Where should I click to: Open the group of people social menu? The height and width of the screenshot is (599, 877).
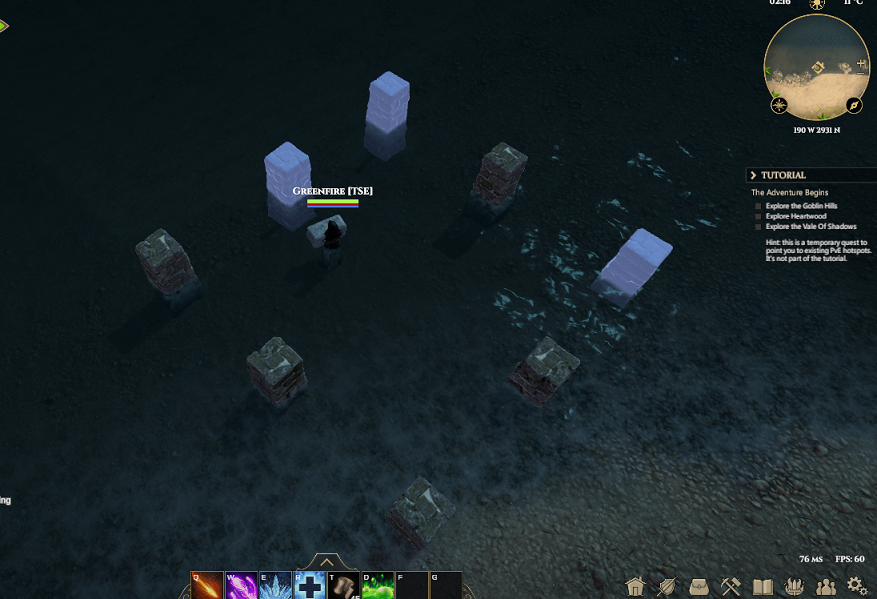click(x=826, y=586)
